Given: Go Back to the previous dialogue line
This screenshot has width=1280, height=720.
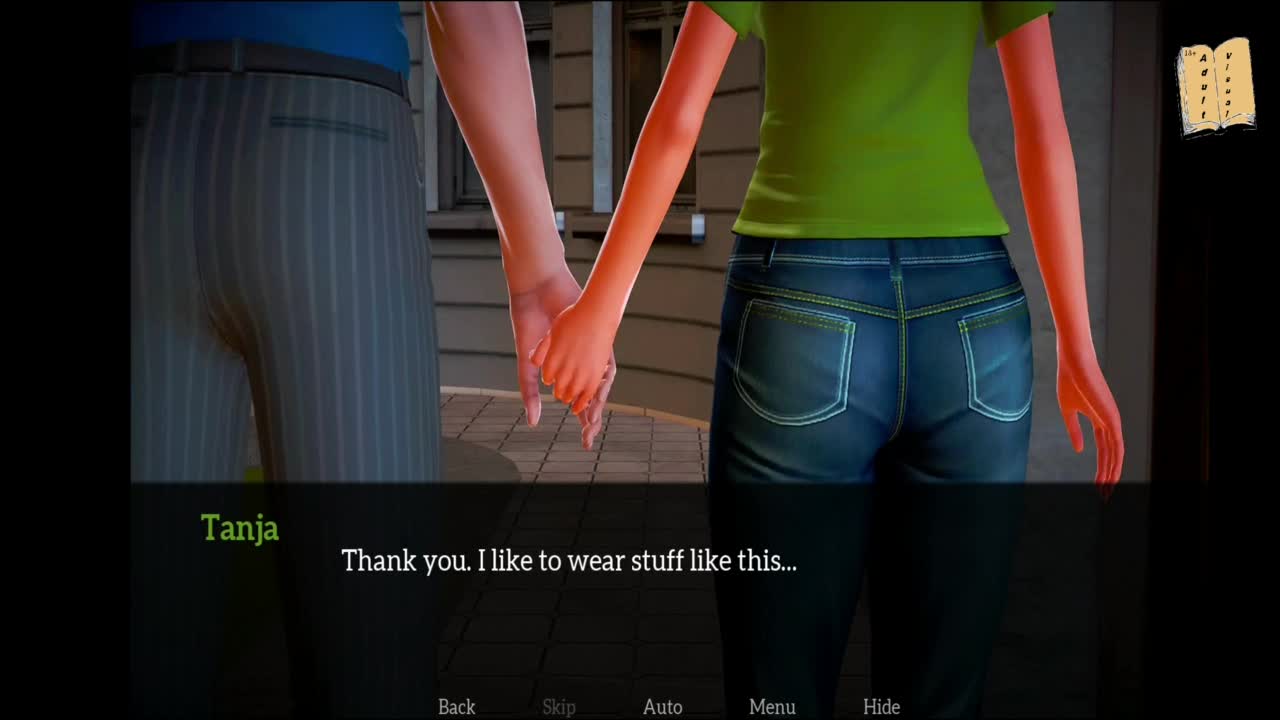Looking at the screenshot, I should 456,707.
